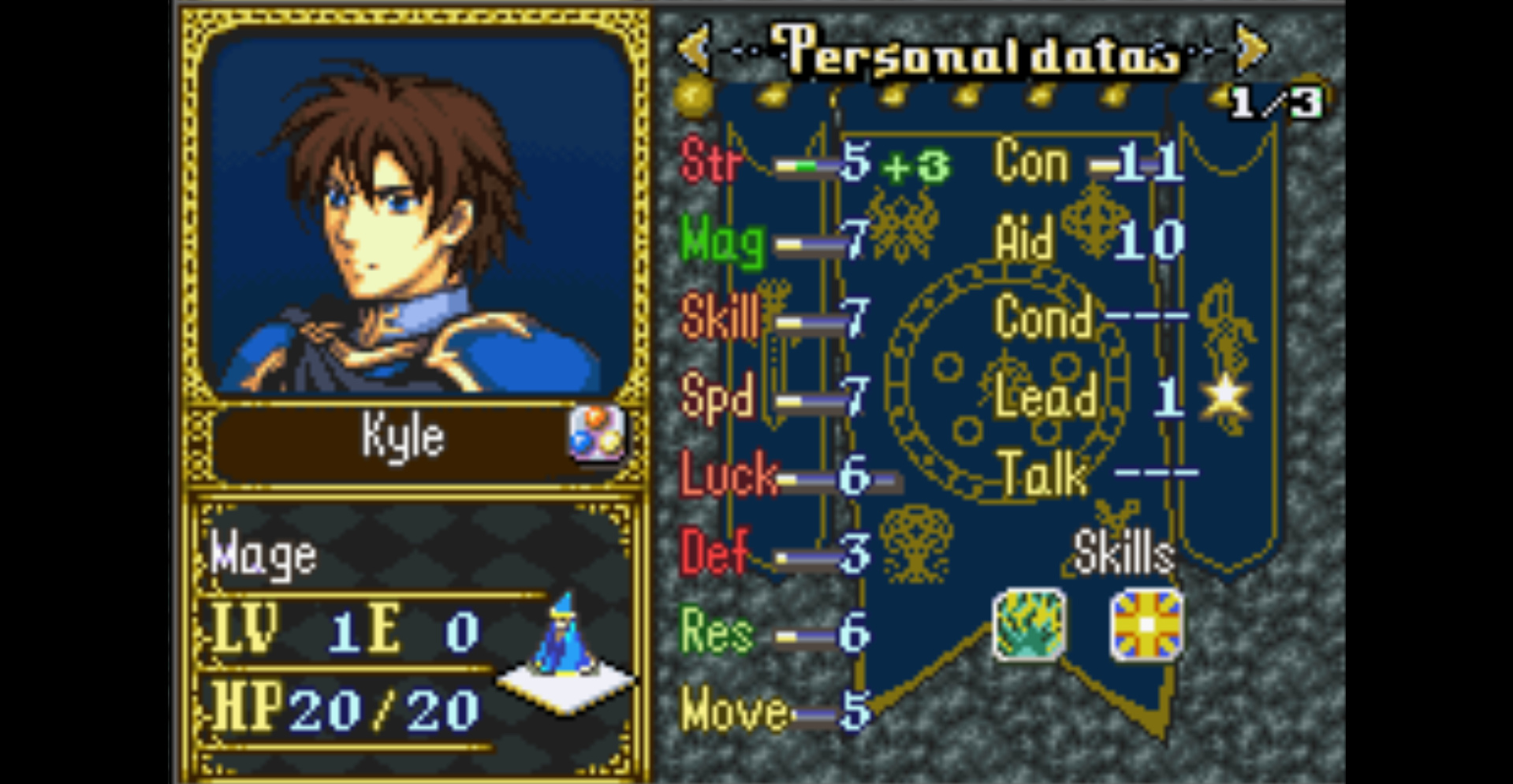Select the Res stat entry
This screenshot has width=1513, height=784.
[x=716, y=632]
